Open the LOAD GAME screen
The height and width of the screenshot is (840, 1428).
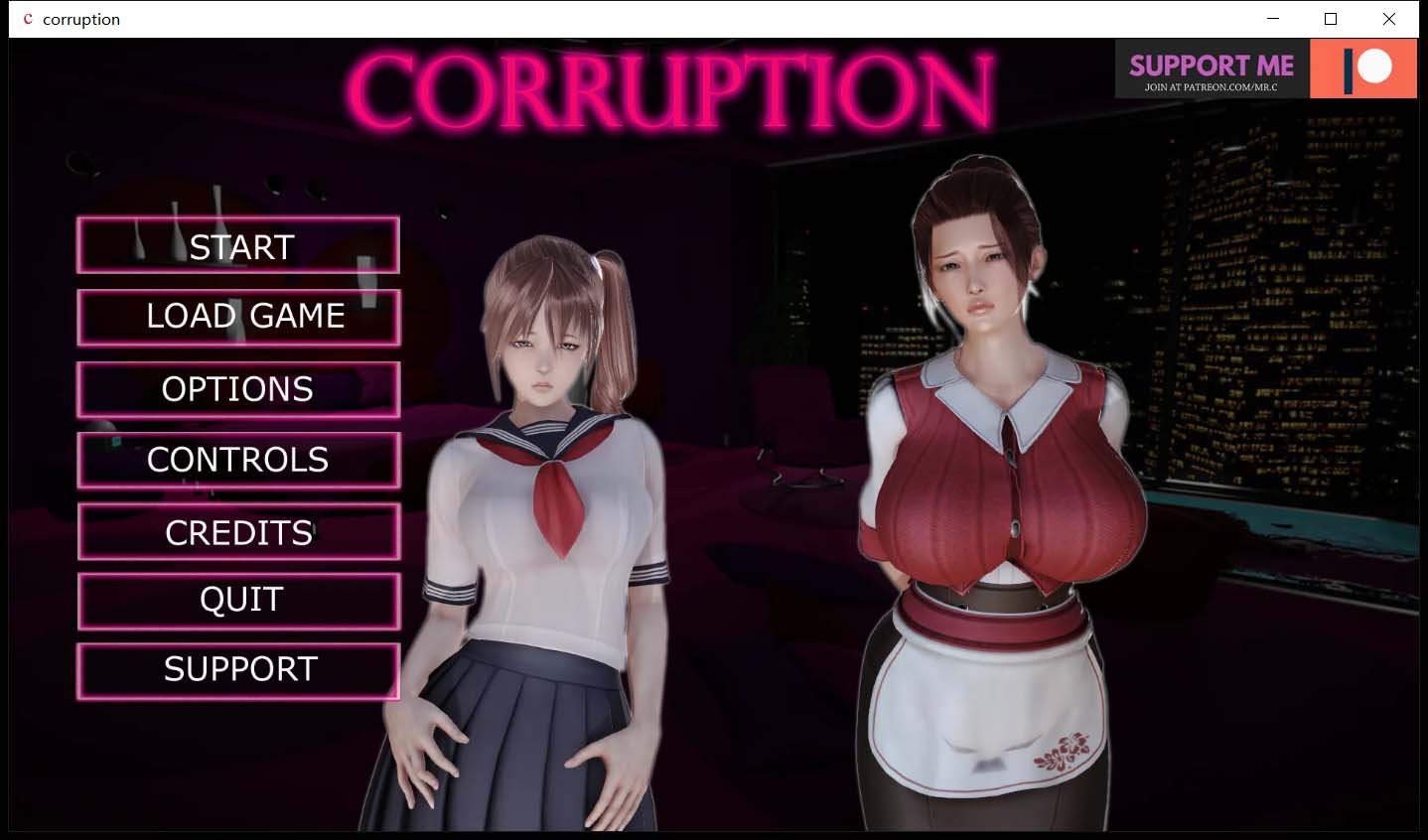click(x=238, y=316)
